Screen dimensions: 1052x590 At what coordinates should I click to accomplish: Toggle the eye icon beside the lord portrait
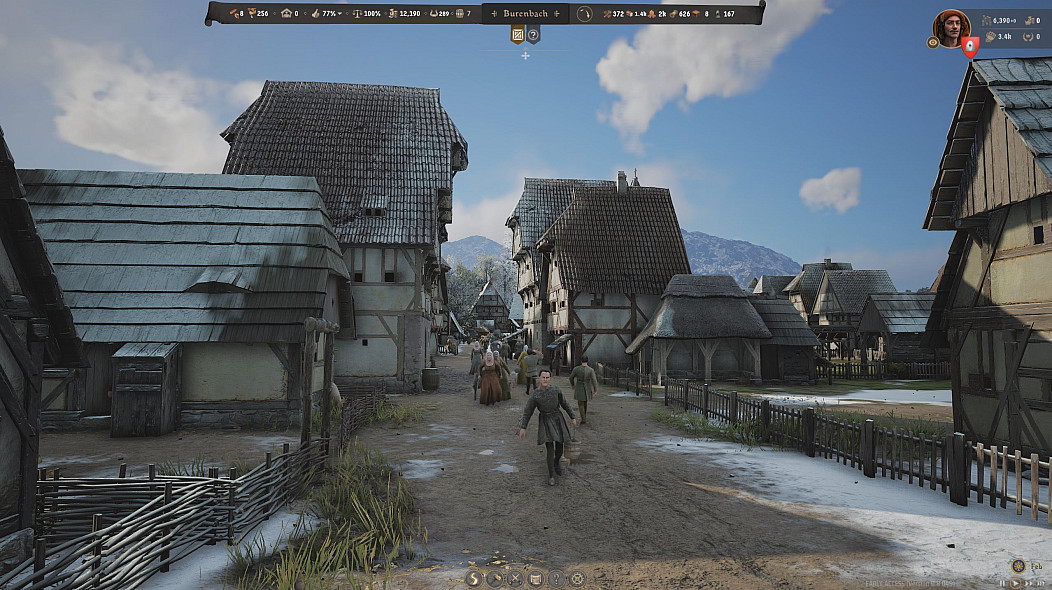pos(933,43)
